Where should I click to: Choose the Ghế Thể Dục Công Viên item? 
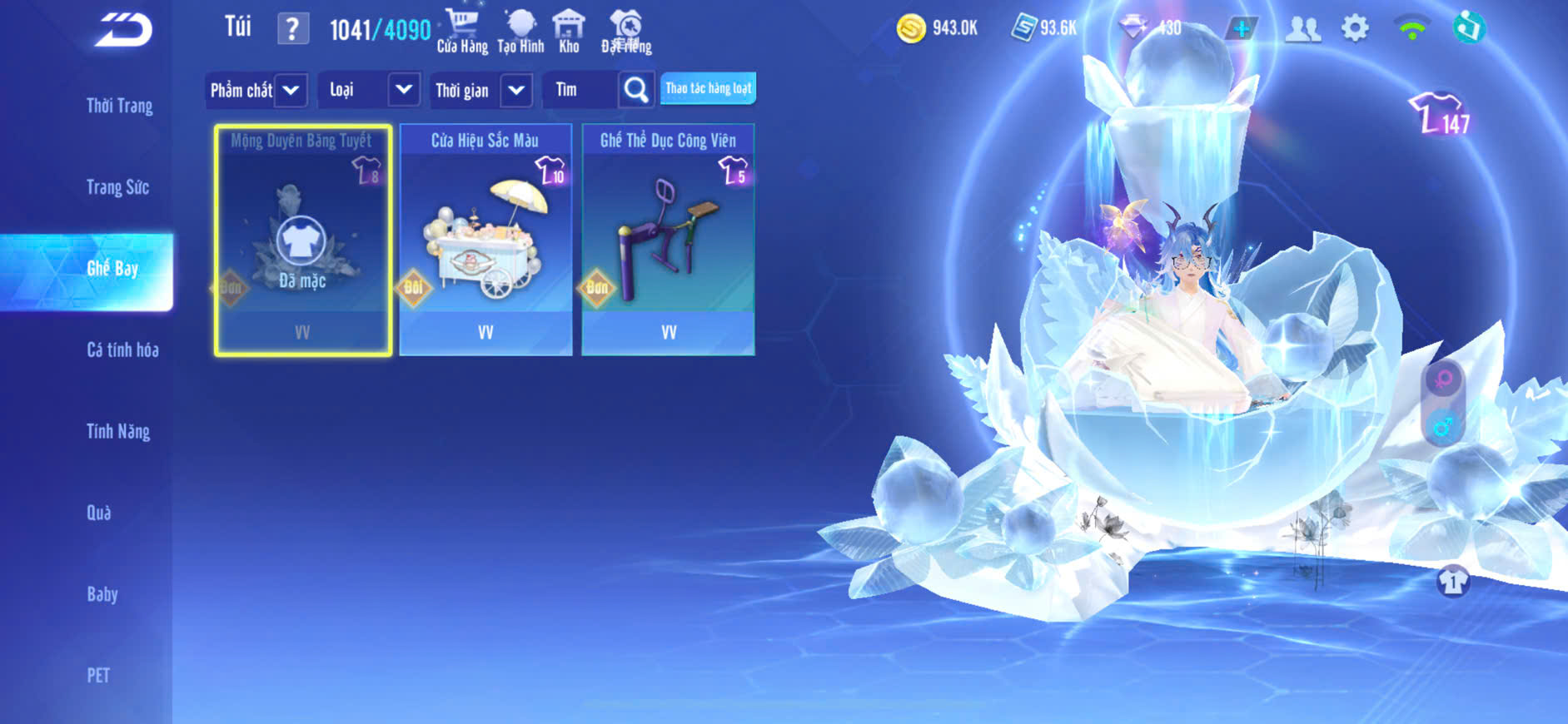click(x=668, y=240)
